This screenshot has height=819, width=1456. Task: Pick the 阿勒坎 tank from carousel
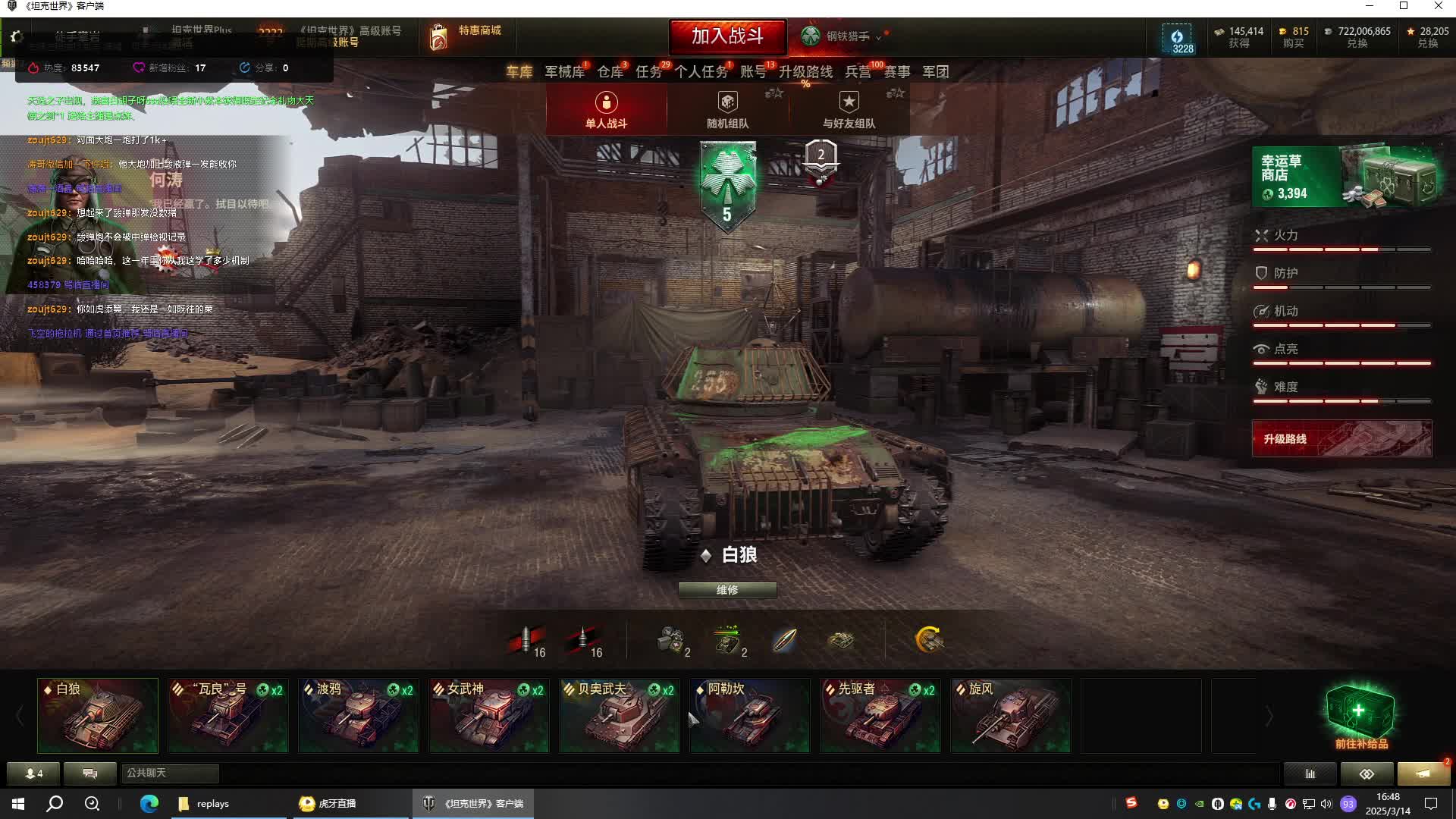pyautogui.click(x=750, y=716)
